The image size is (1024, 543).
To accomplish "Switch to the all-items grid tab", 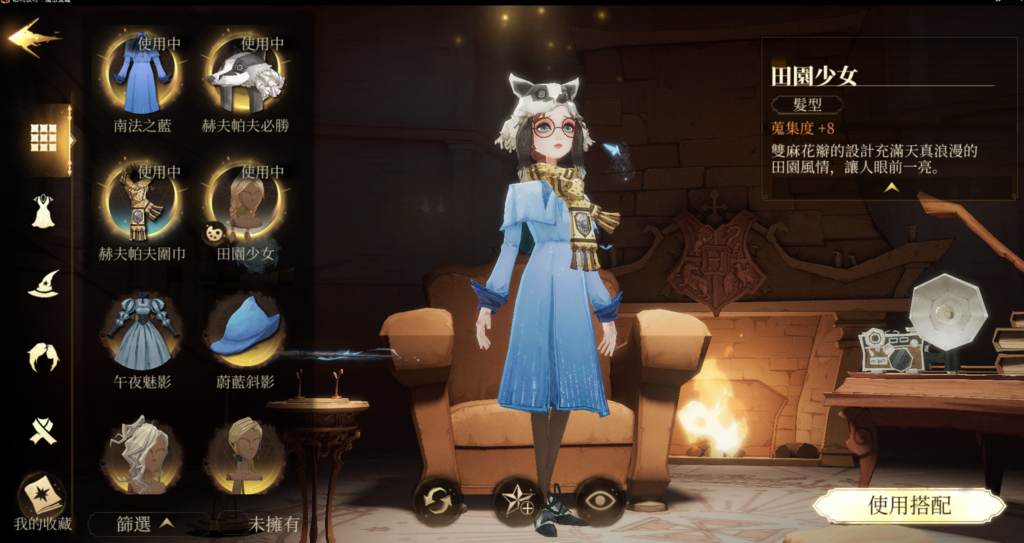I will 43,138.
